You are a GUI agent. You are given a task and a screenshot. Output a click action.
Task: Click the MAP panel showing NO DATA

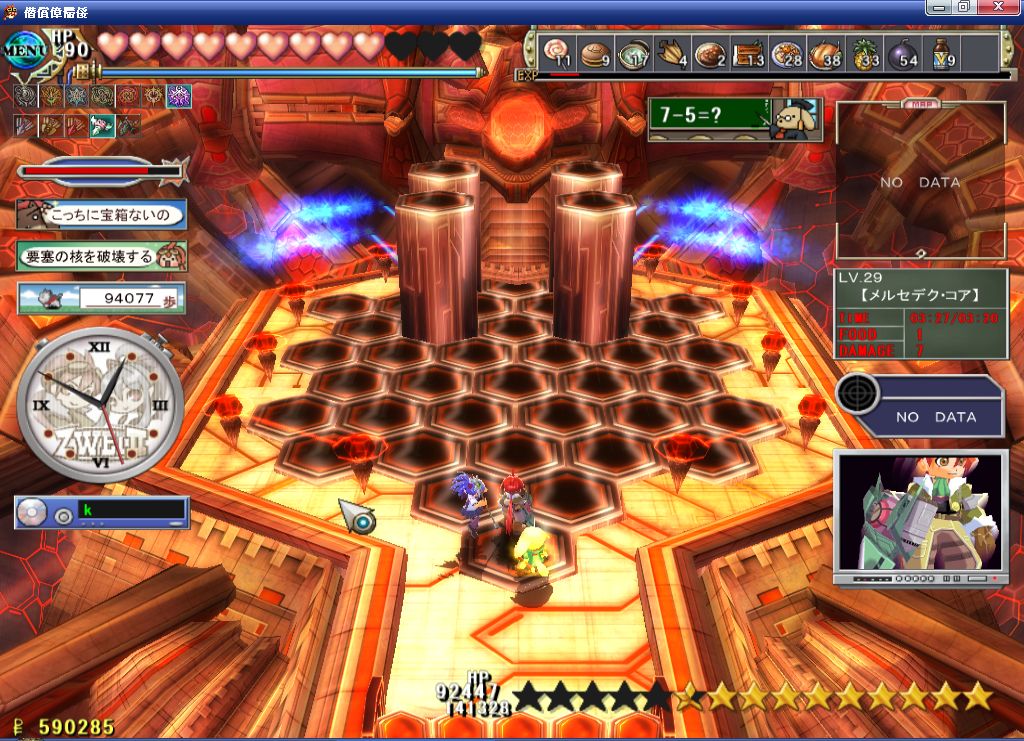920,182
